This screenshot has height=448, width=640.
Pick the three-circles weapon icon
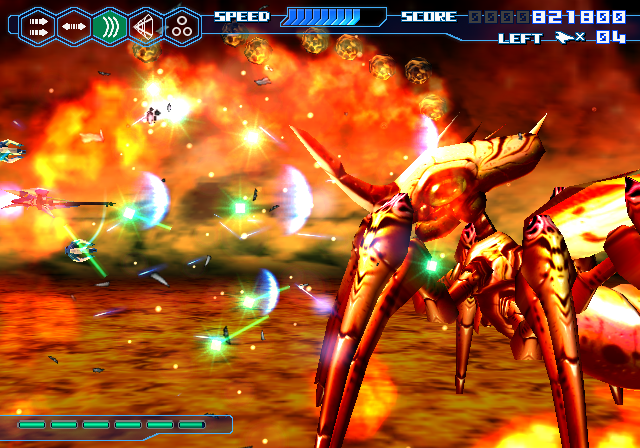(x=182, y=26)
